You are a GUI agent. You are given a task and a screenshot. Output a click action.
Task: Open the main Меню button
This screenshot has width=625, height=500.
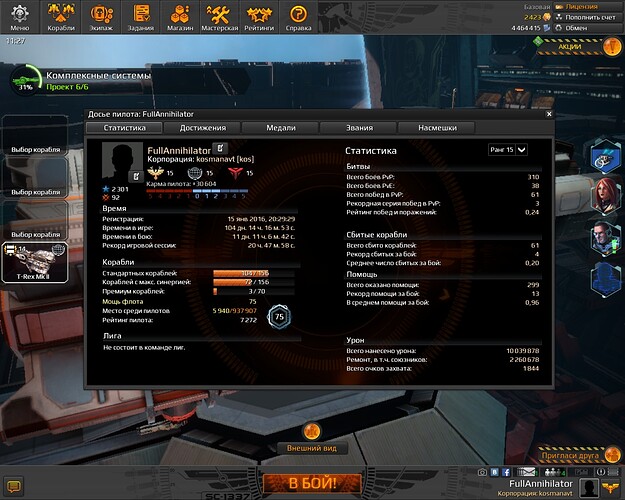[x=20, y=17]
